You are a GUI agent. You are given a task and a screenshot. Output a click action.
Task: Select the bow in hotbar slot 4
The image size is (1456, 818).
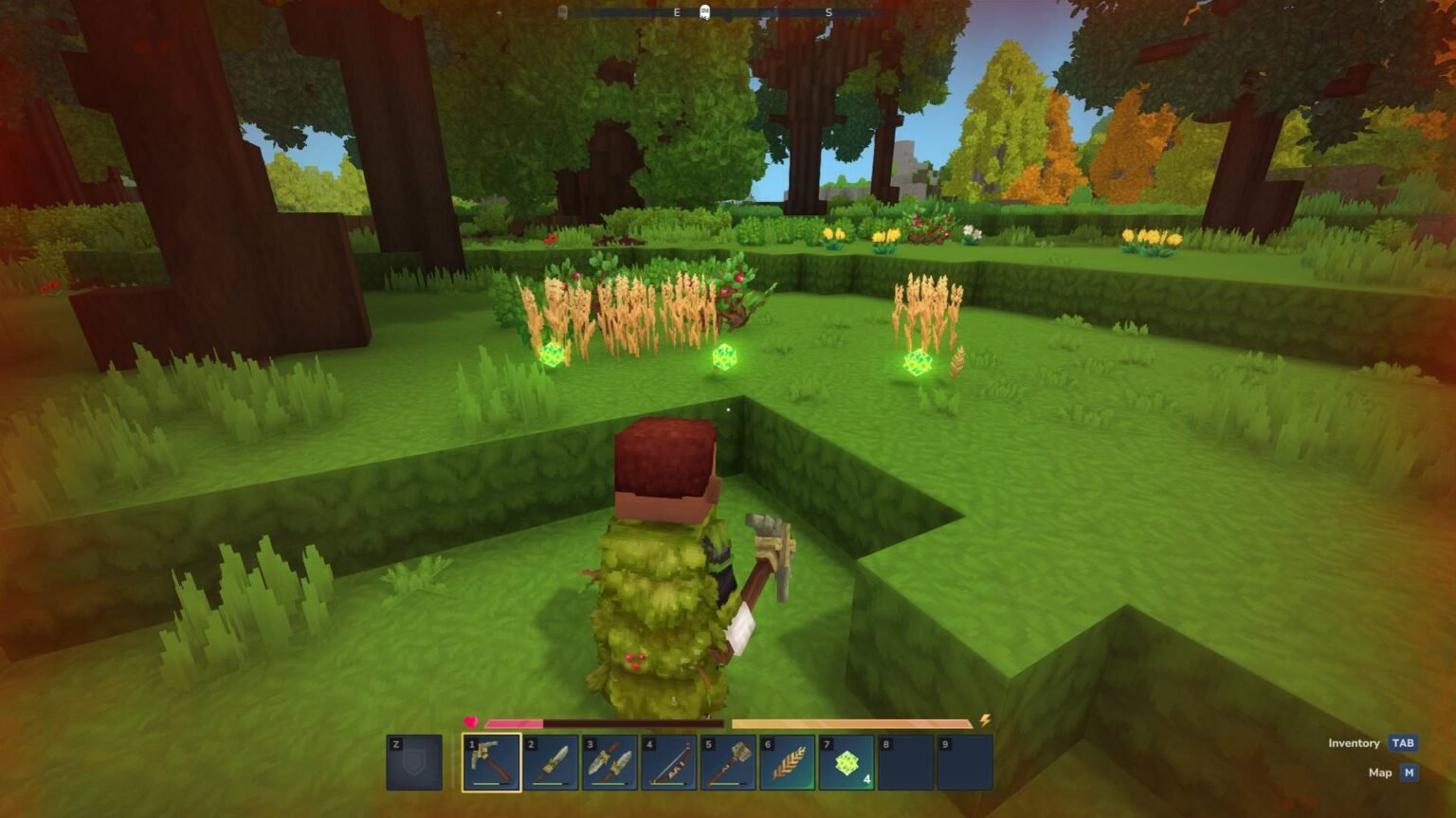pos(668,763)
